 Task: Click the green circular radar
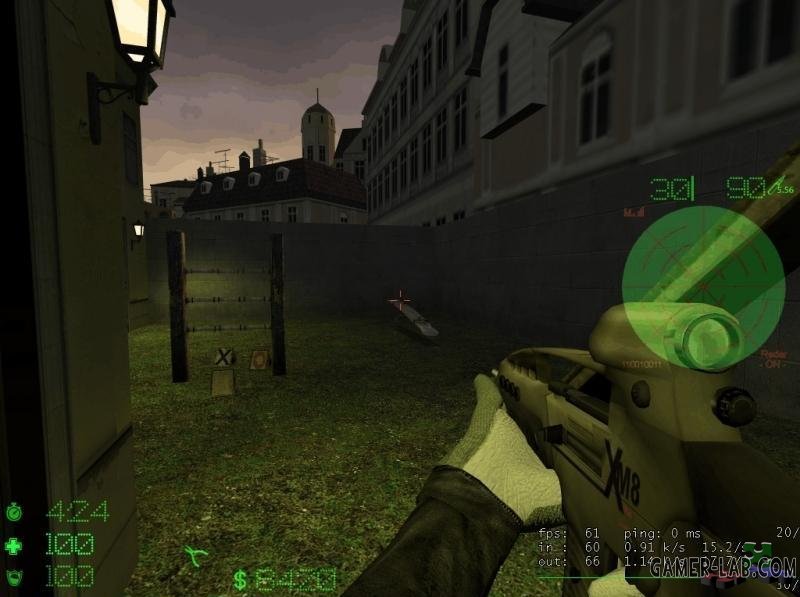(x=689, y=273)
